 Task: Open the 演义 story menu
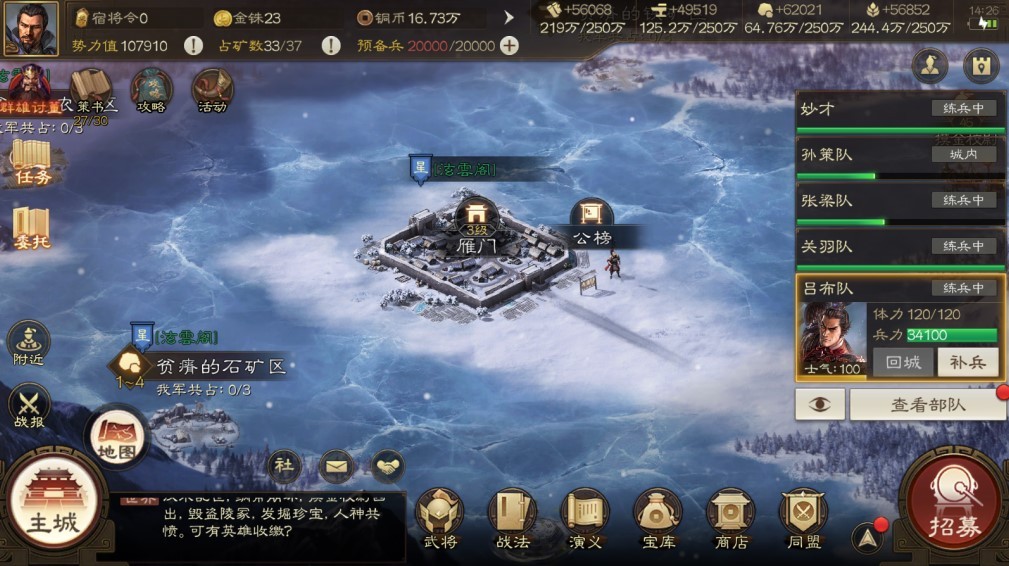coord(584,518)
